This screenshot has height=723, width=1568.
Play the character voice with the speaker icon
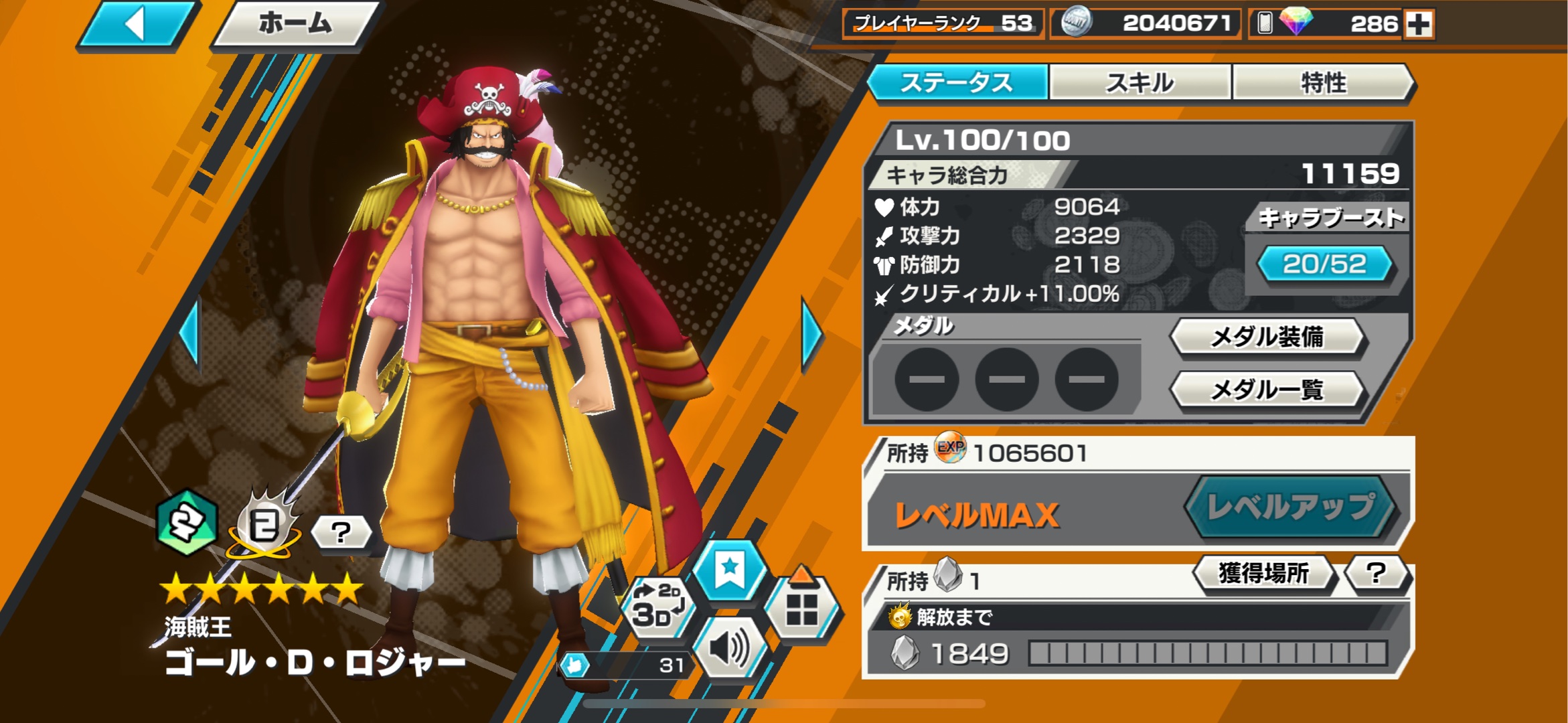729,648
